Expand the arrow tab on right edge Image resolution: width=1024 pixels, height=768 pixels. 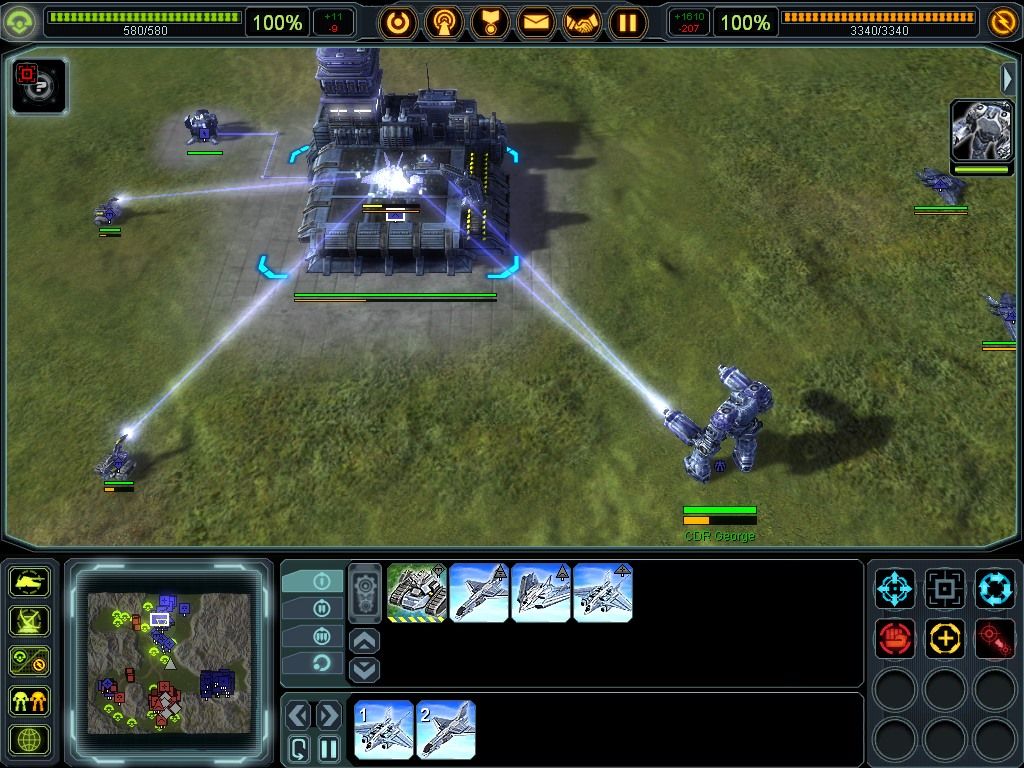[x=1009, y=78]
